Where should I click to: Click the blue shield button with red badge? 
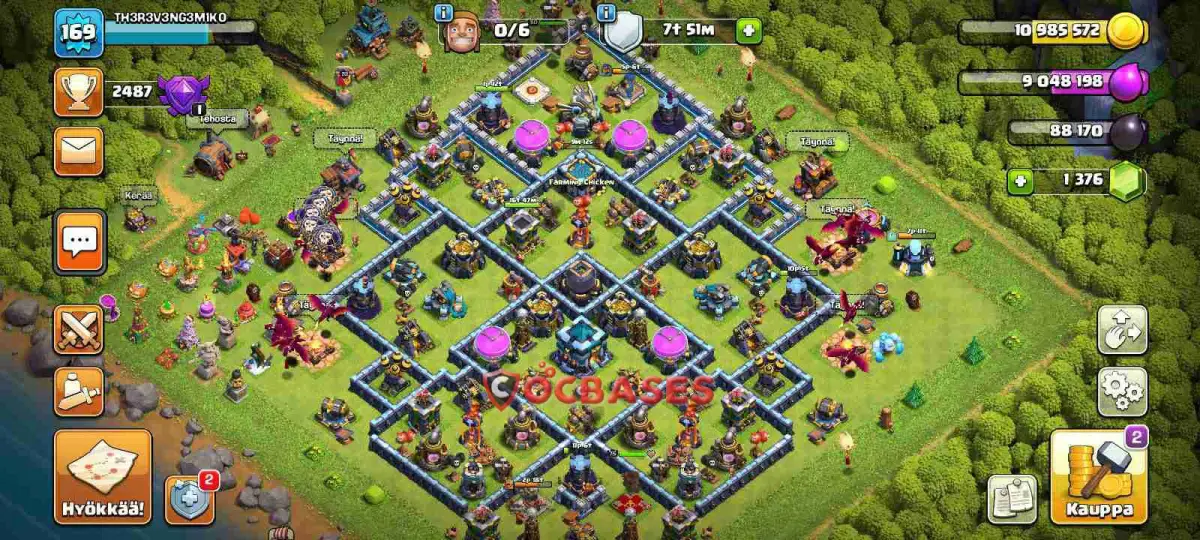point(189,499)
